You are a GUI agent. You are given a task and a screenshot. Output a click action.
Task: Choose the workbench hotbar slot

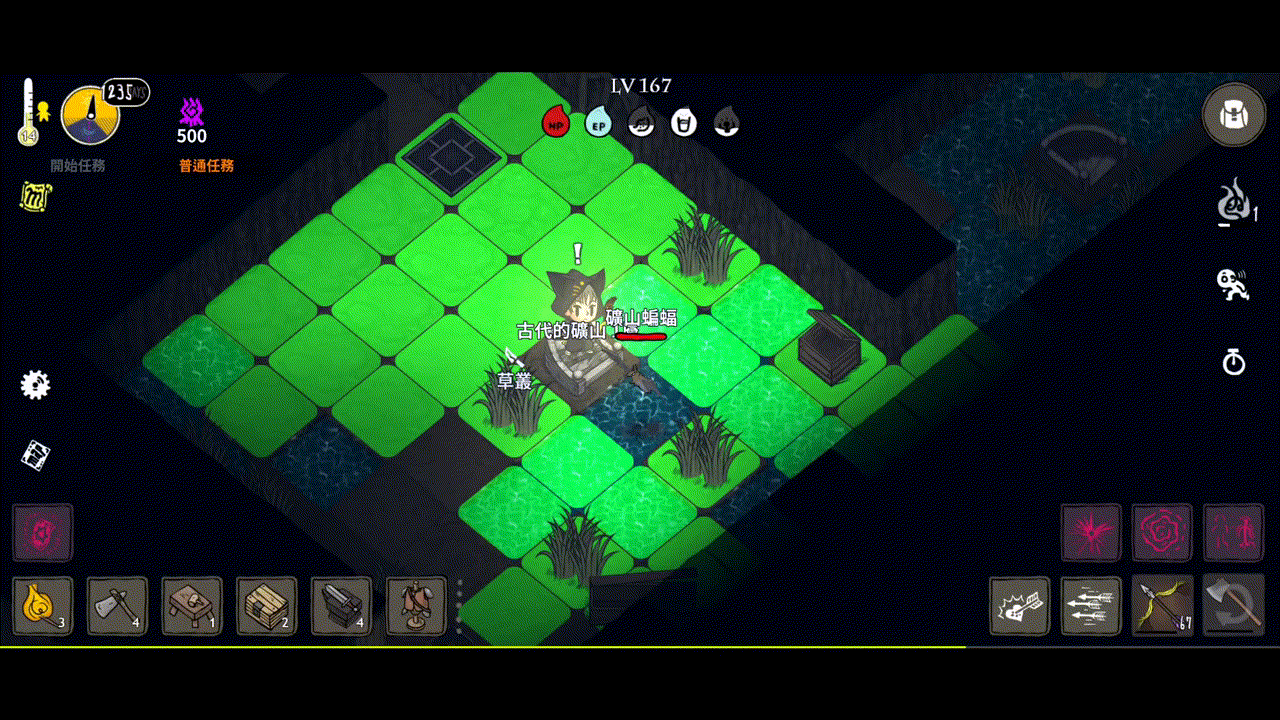point(192,606)
